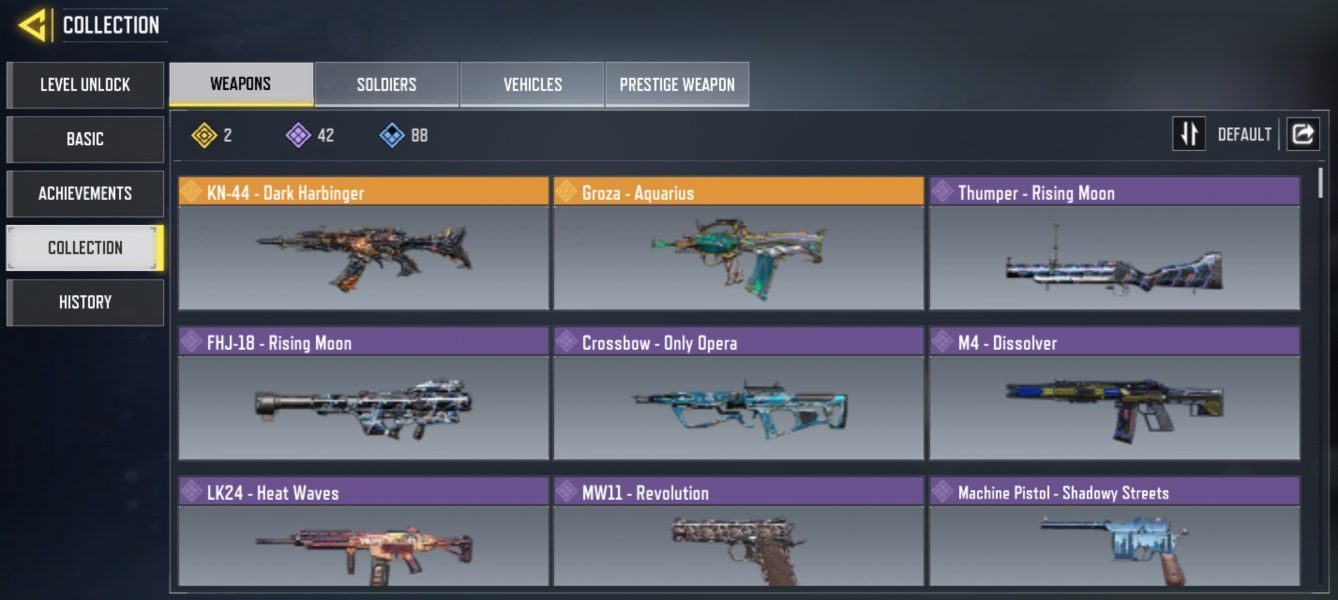This screenshot has height=600, width=1338.
Task: Show the Achievements section
Action: click(85, 193)
